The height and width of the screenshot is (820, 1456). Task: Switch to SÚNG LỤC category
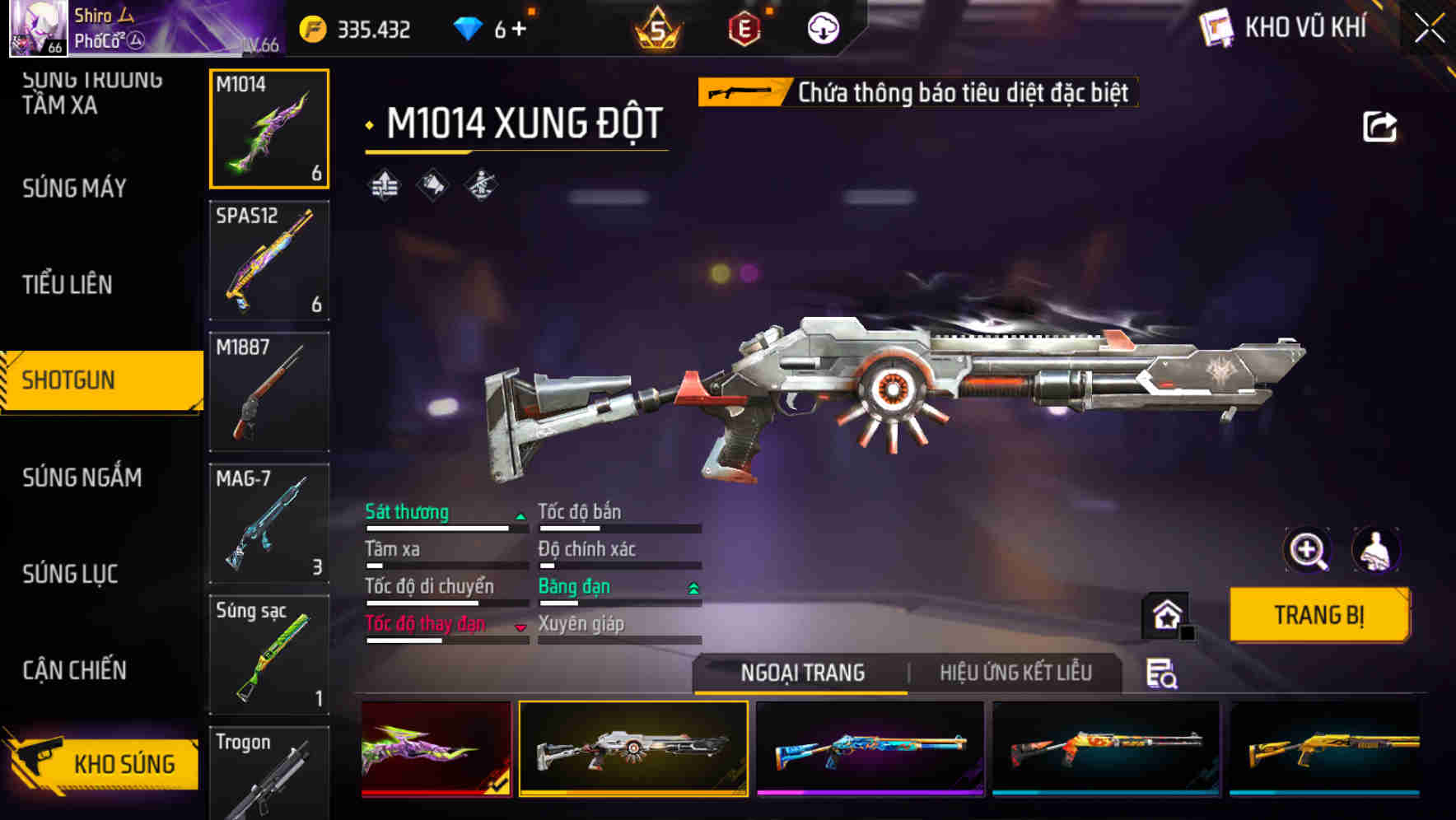(x=71, y=574)
